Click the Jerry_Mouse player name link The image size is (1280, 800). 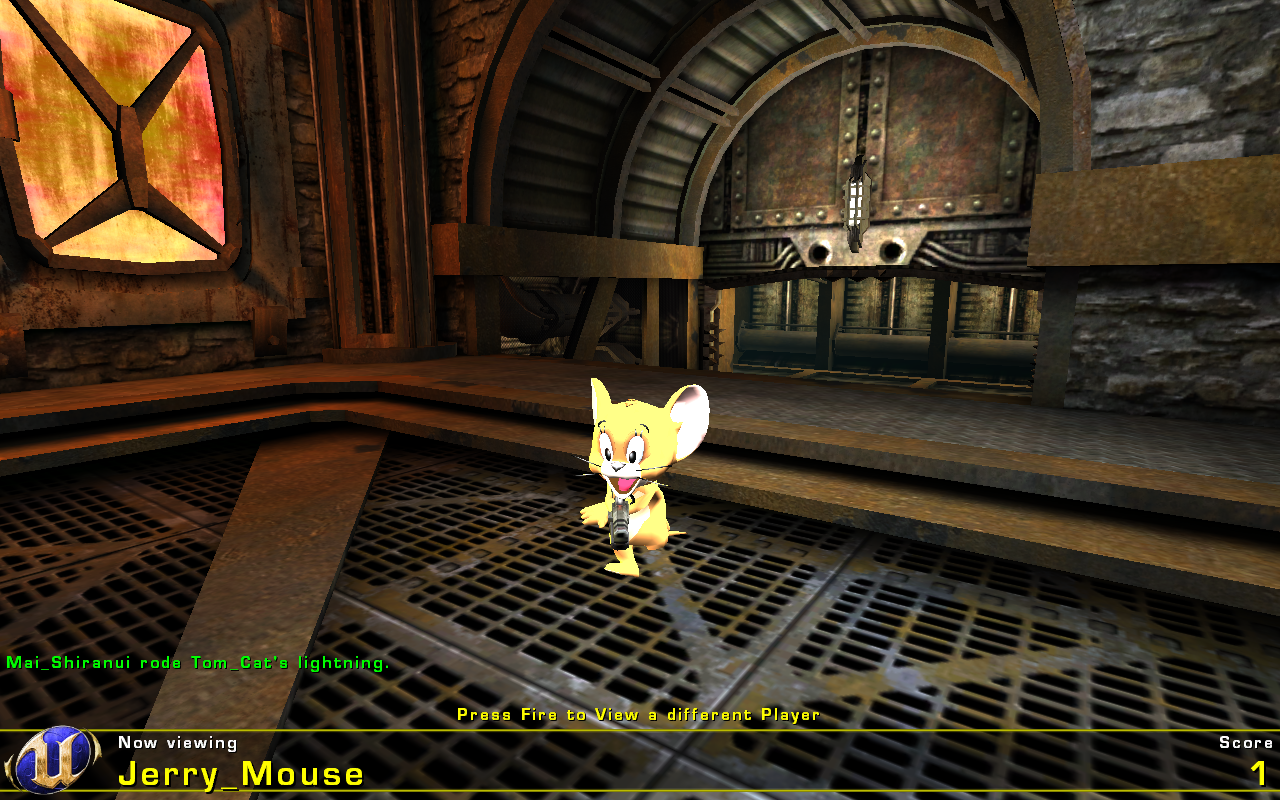click(x=240, y=773)
